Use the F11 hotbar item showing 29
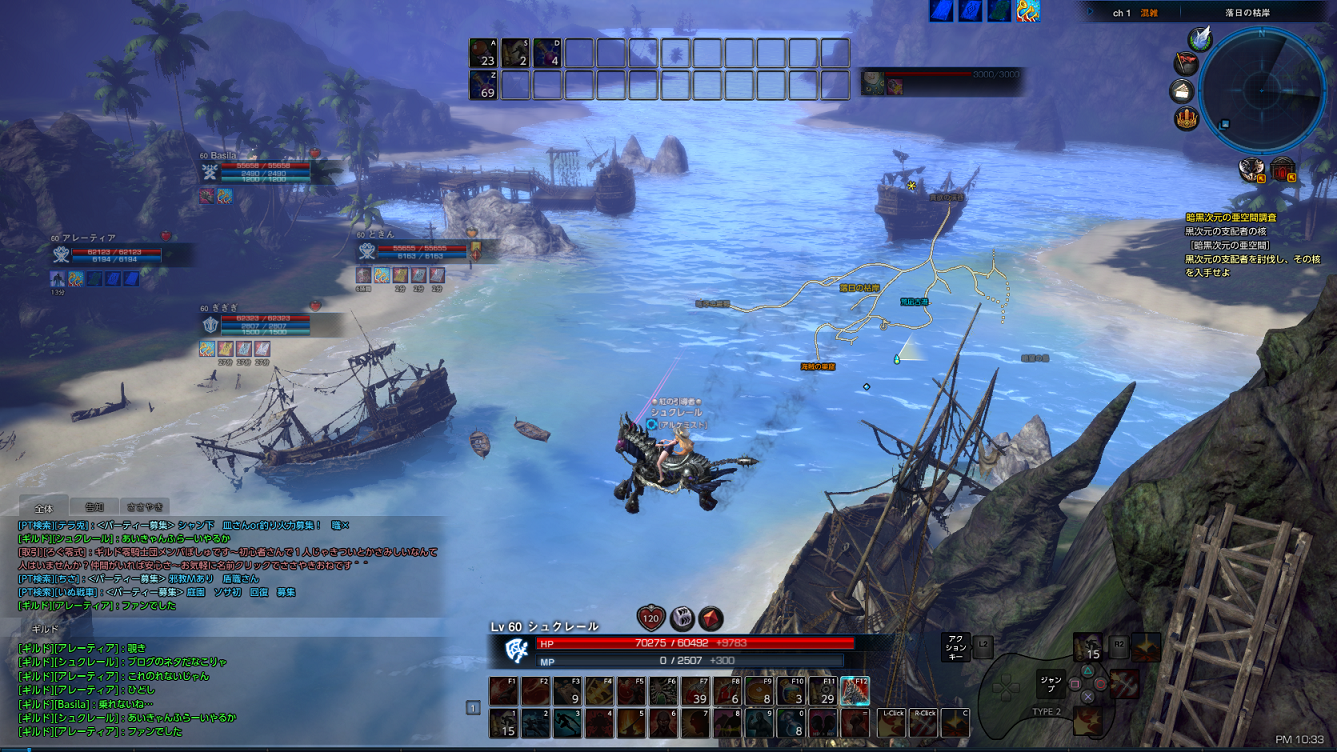Screen dimensions: 1337x752 (x=822, y=691)
